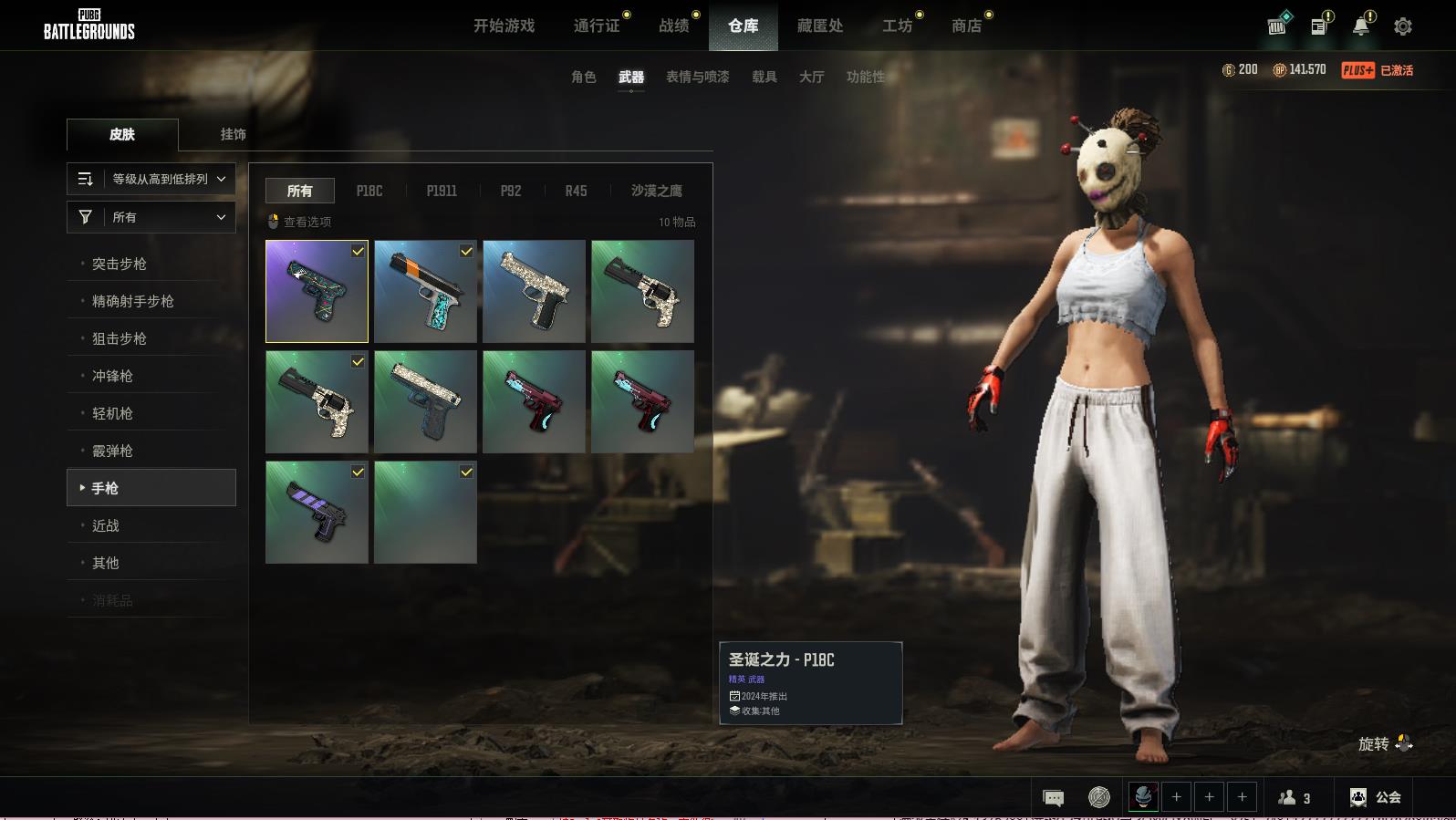Open the 公会 guild panel
The image size is (1456, 820).
tap(1376, 797)
